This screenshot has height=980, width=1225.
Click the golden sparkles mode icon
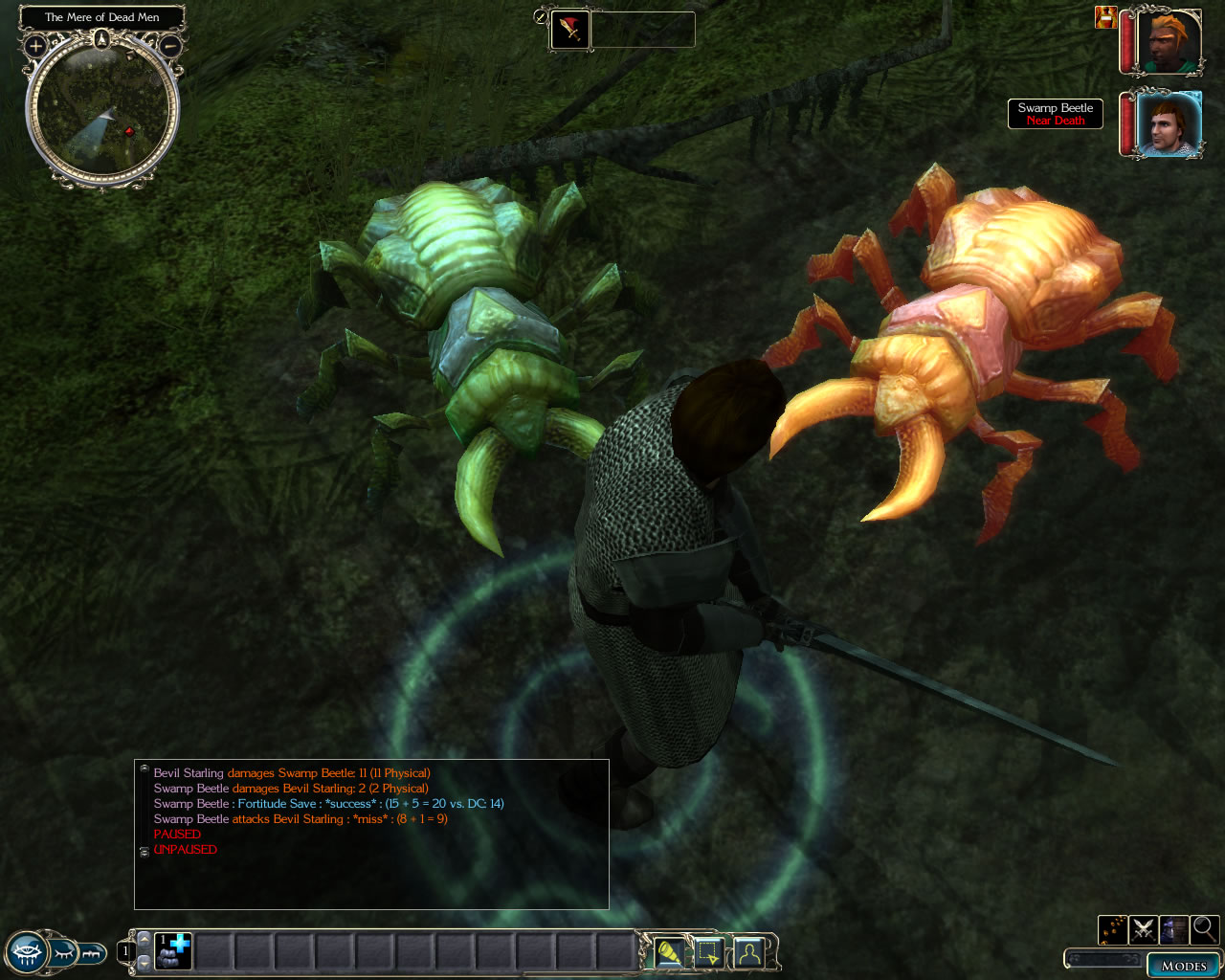[1113, 928]
